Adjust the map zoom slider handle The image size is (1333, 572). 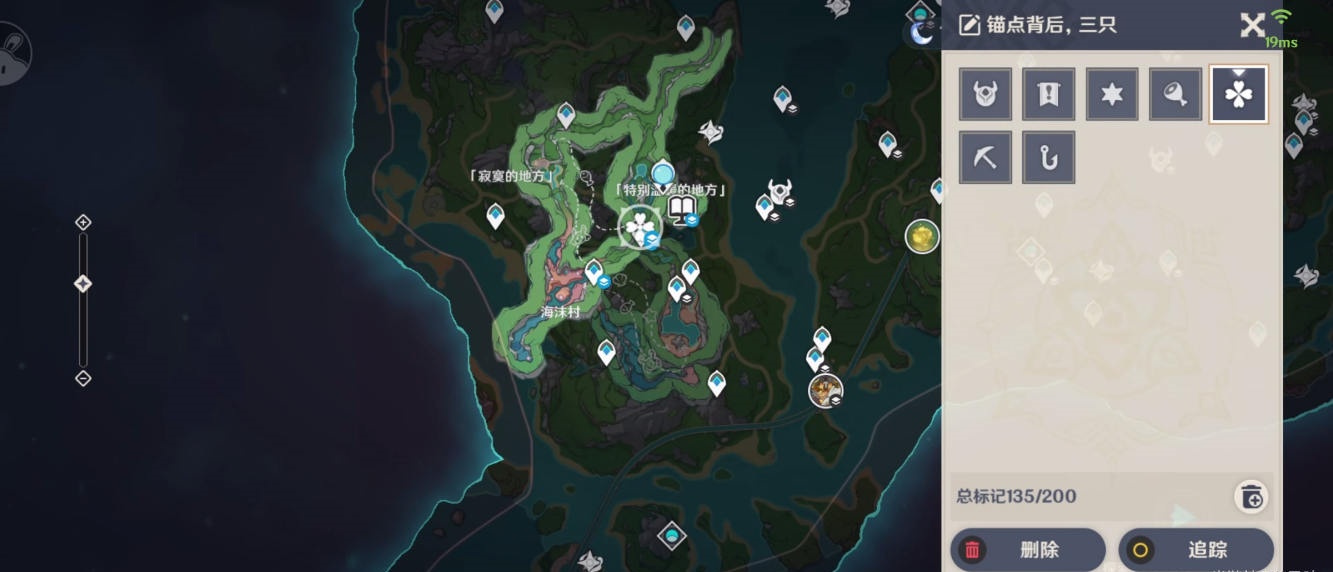(x=84, y=284)
